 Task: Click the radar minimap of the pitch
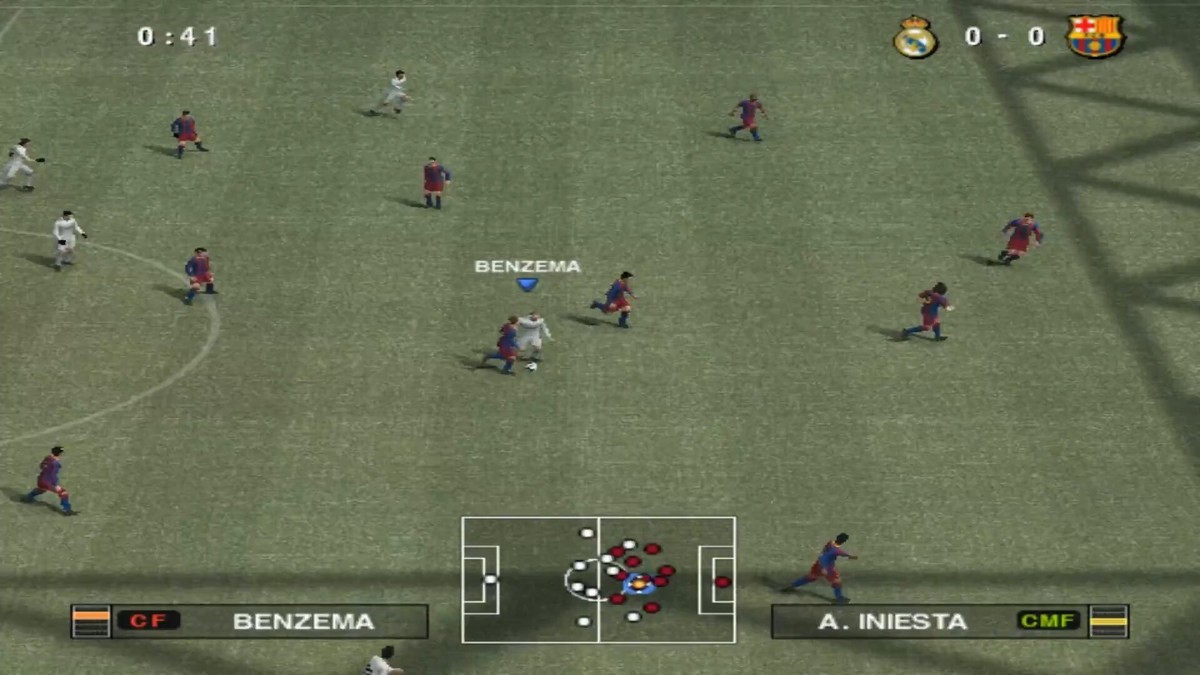598,579
